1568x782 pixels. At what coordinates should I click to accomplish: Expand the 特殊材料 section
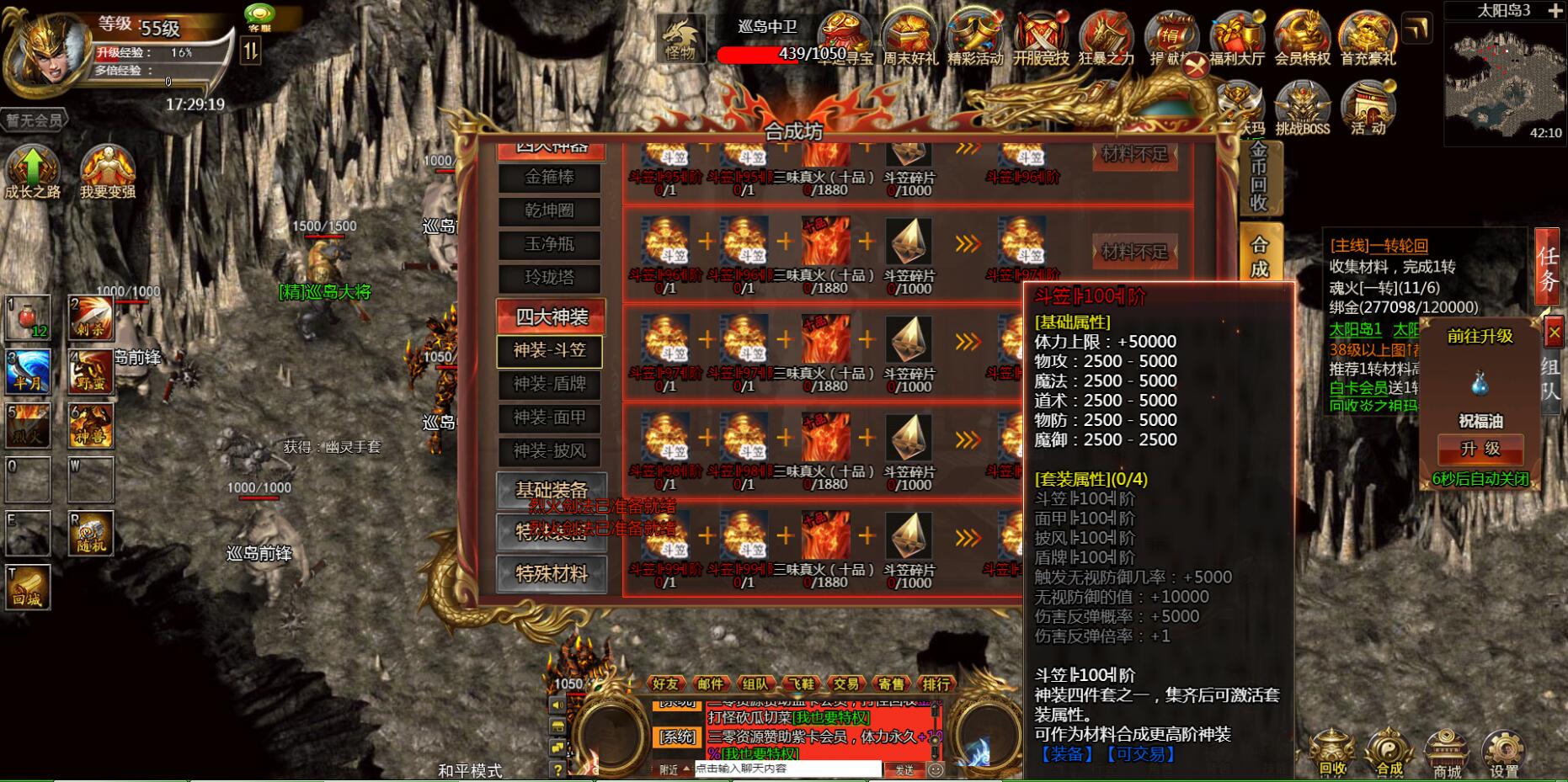click(551, 574)
